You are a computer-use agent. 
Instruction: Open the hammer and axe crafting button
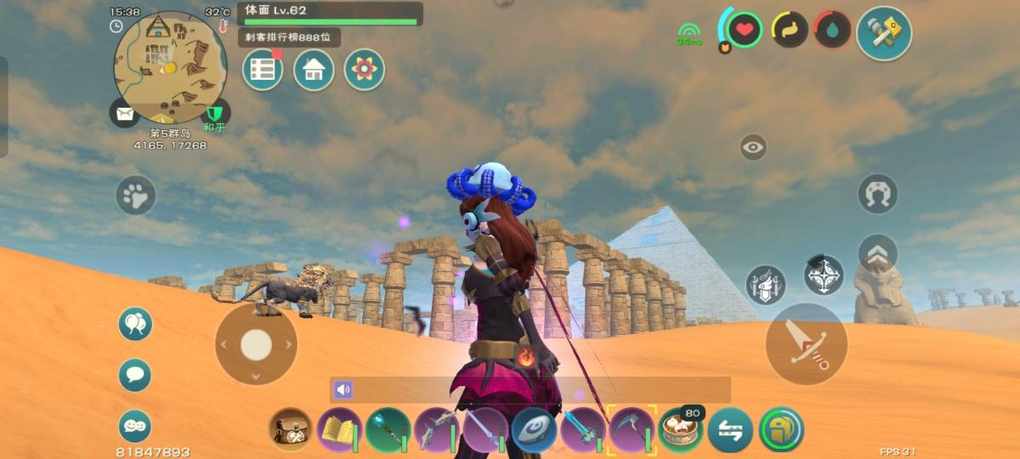(884, 33)
